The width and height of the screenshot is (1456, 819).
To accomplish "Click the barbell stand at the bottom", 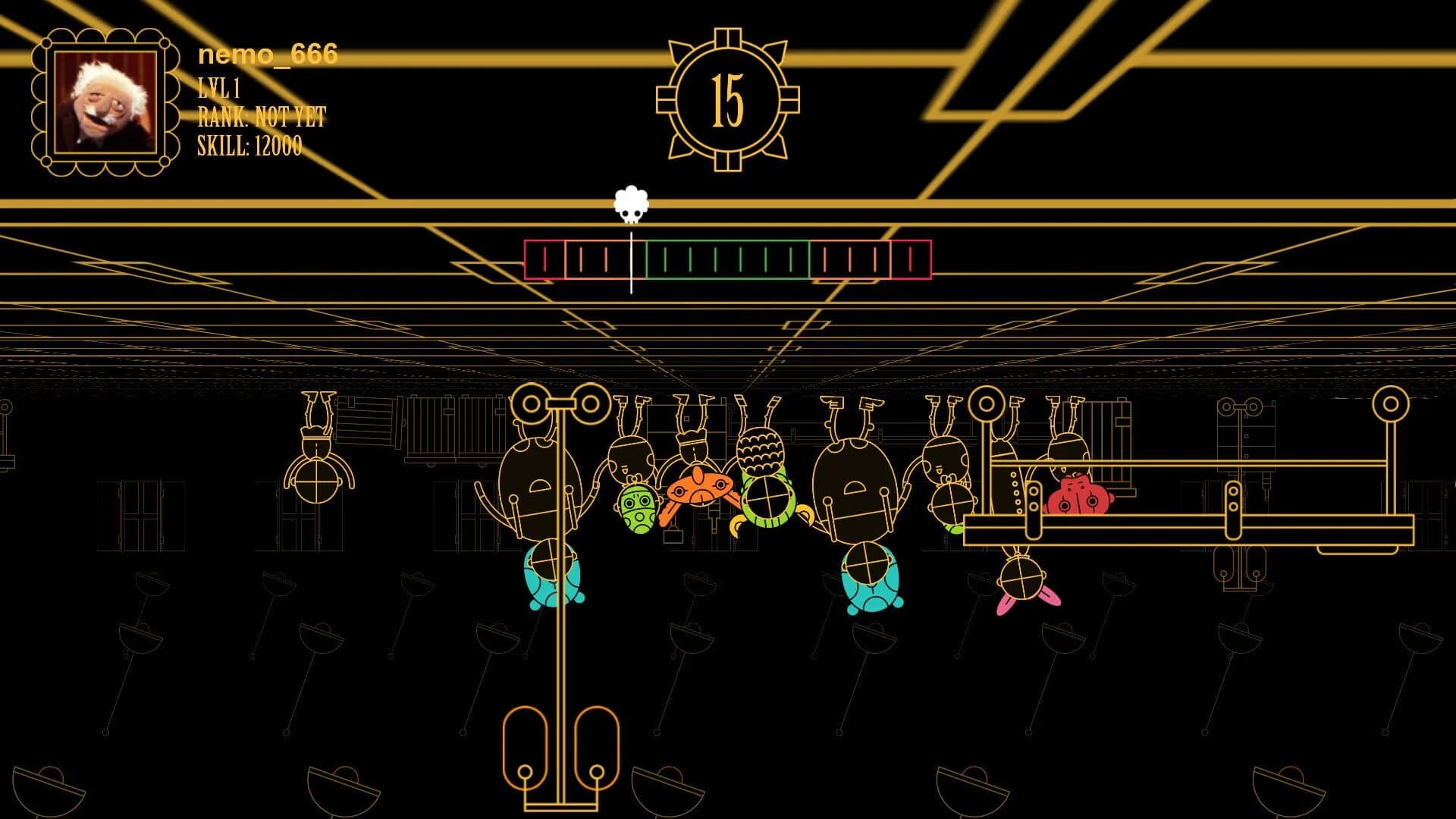I will click(561, 751).
